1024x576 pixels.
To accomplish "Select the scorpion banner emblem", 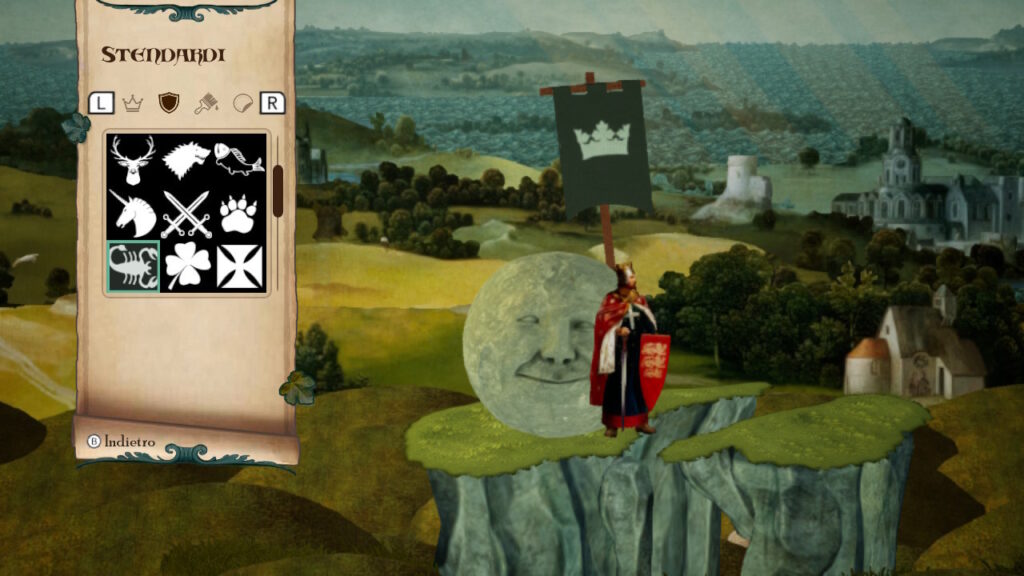I will pos(133,266).
